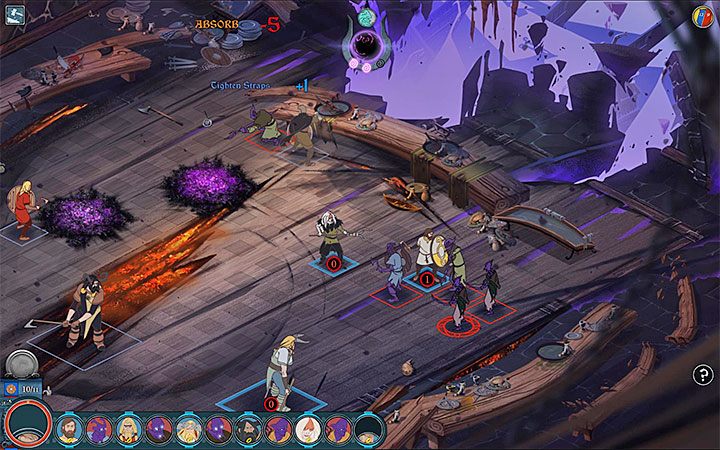Open the help question mark button
Image resolution: width=720 pixels, height=450 pixels.
pyautogui.click(x=701, y=374)
